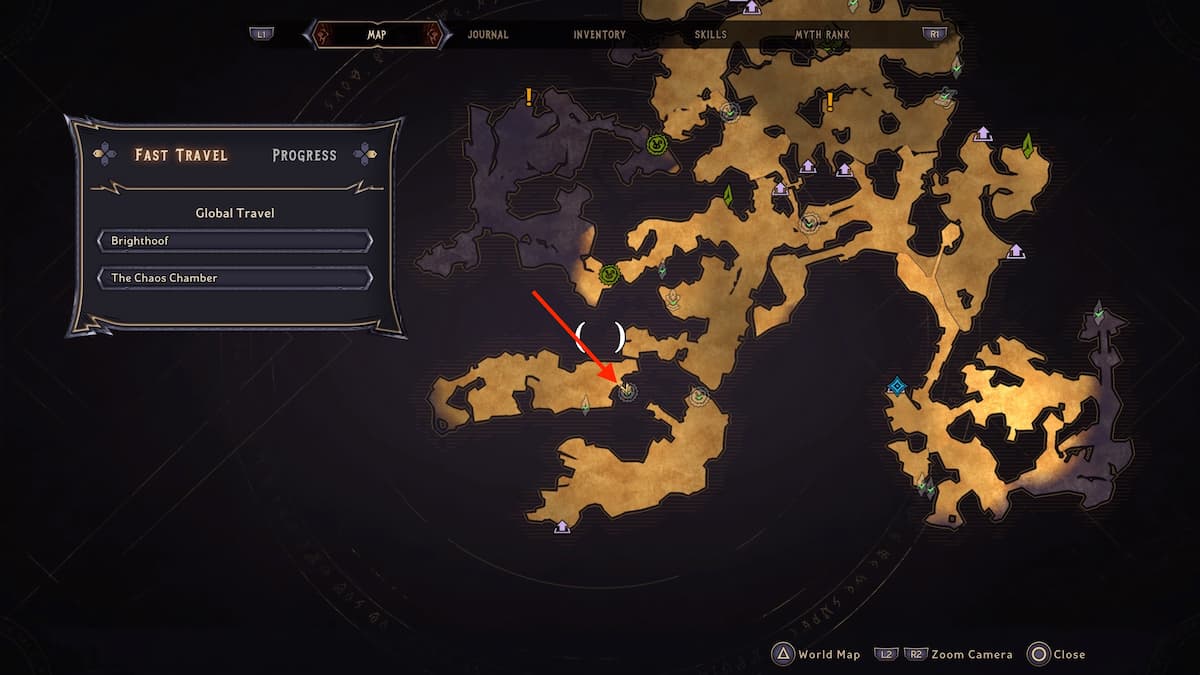
Task: Select the map marker at the red arrow tip
Action: click(x=627, y=391)
